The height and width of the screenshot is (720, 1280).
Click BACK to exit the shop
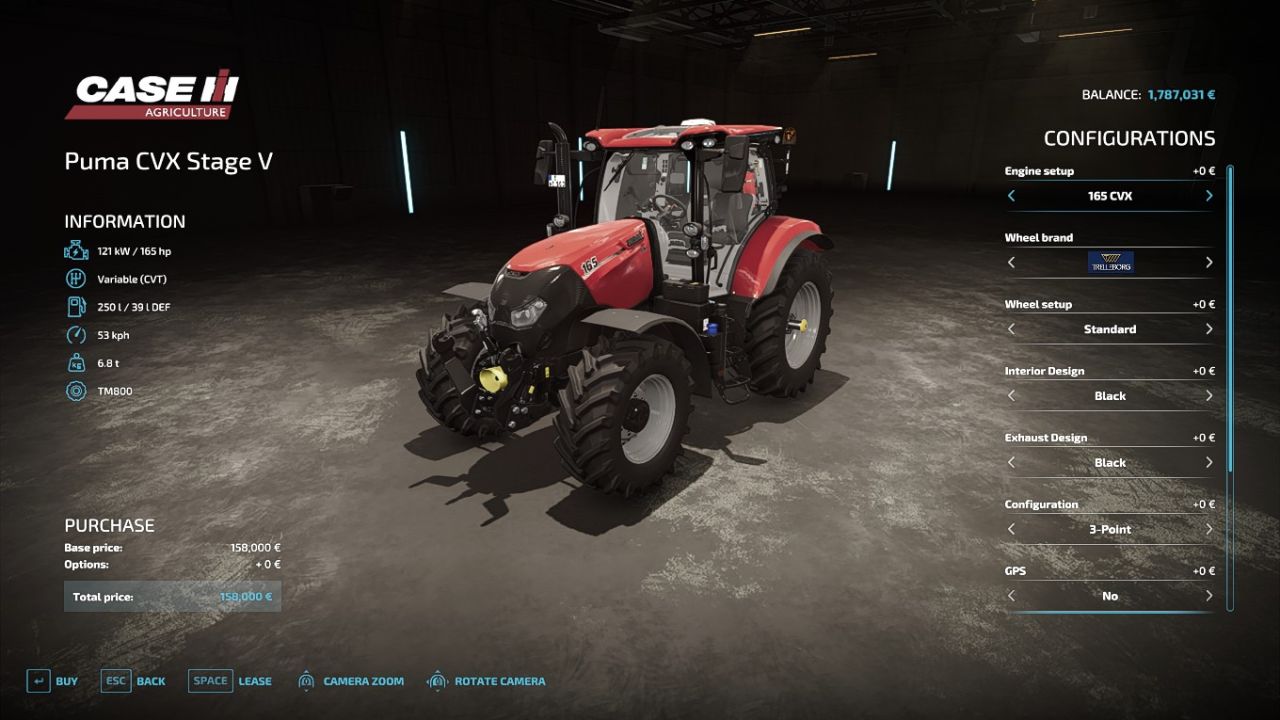pyautogui.click(x=150, y=680)
